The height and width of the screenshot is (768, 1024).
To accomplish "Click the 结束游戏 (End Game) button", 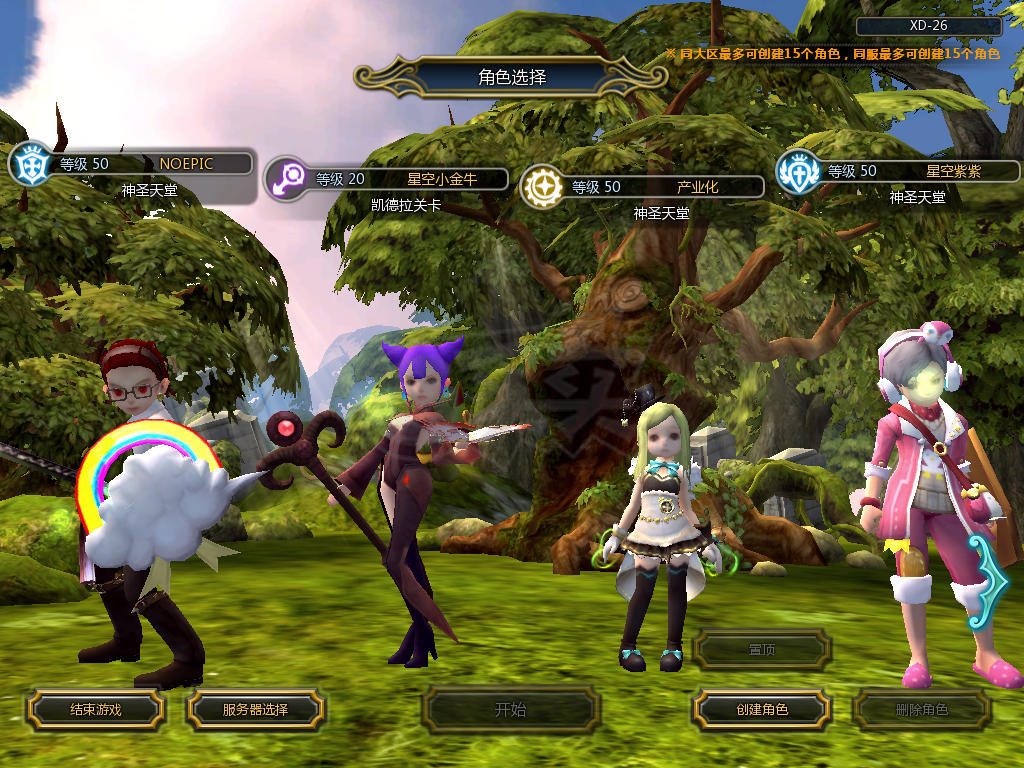I will coord(95,709).
